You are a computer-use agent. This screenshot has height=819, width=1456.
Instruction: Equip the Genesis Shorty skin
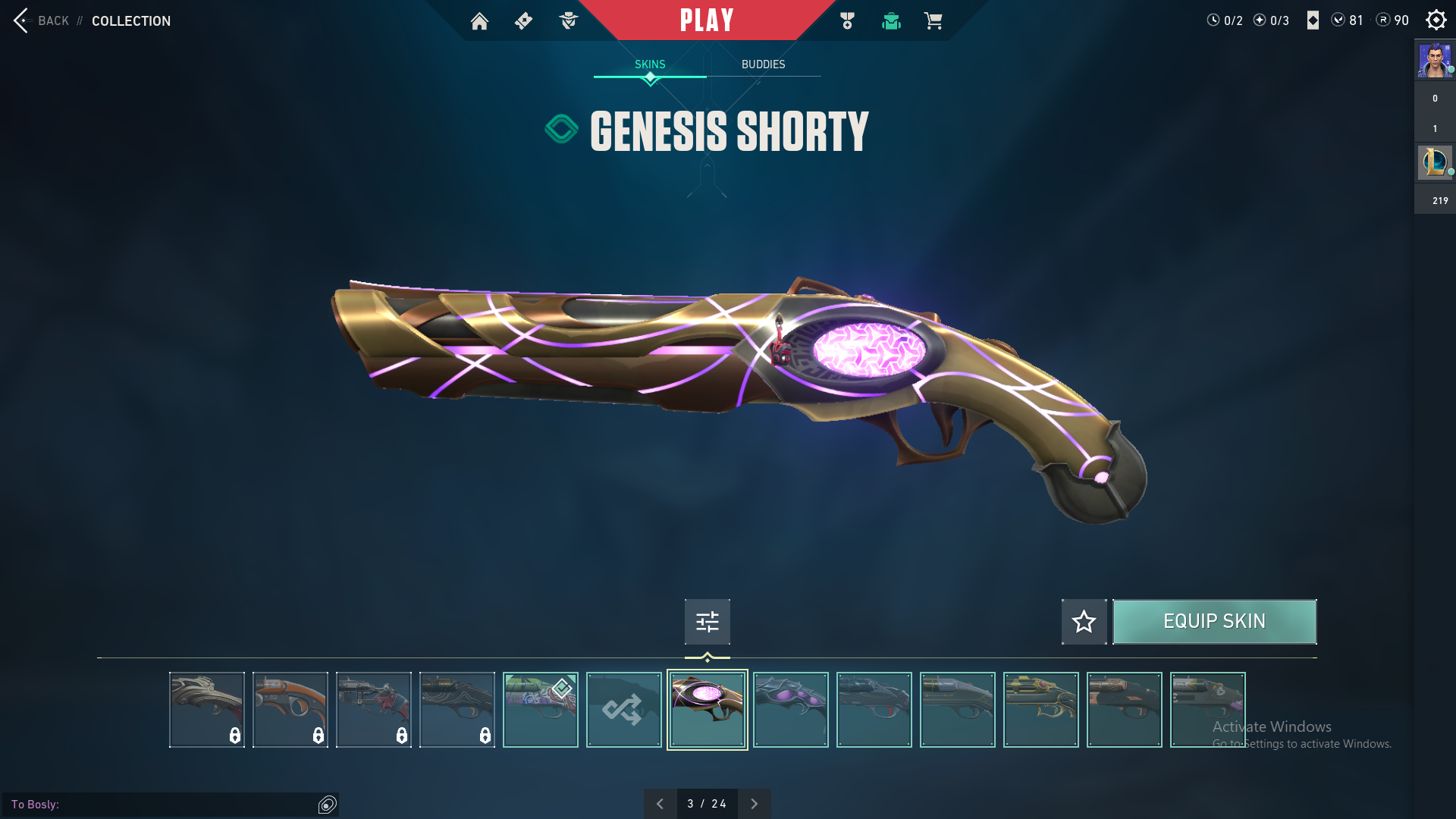pyautogui.click(x=1214, y=622)
